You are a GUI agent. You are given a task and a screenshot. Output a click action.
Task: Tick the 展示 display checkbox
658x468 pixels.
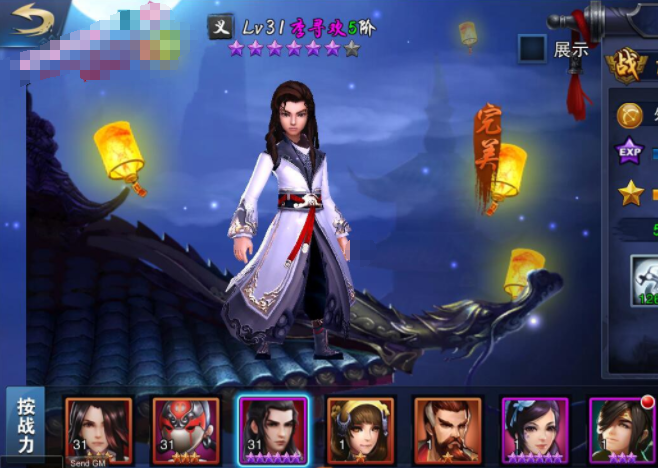click(x=533, y=49)
